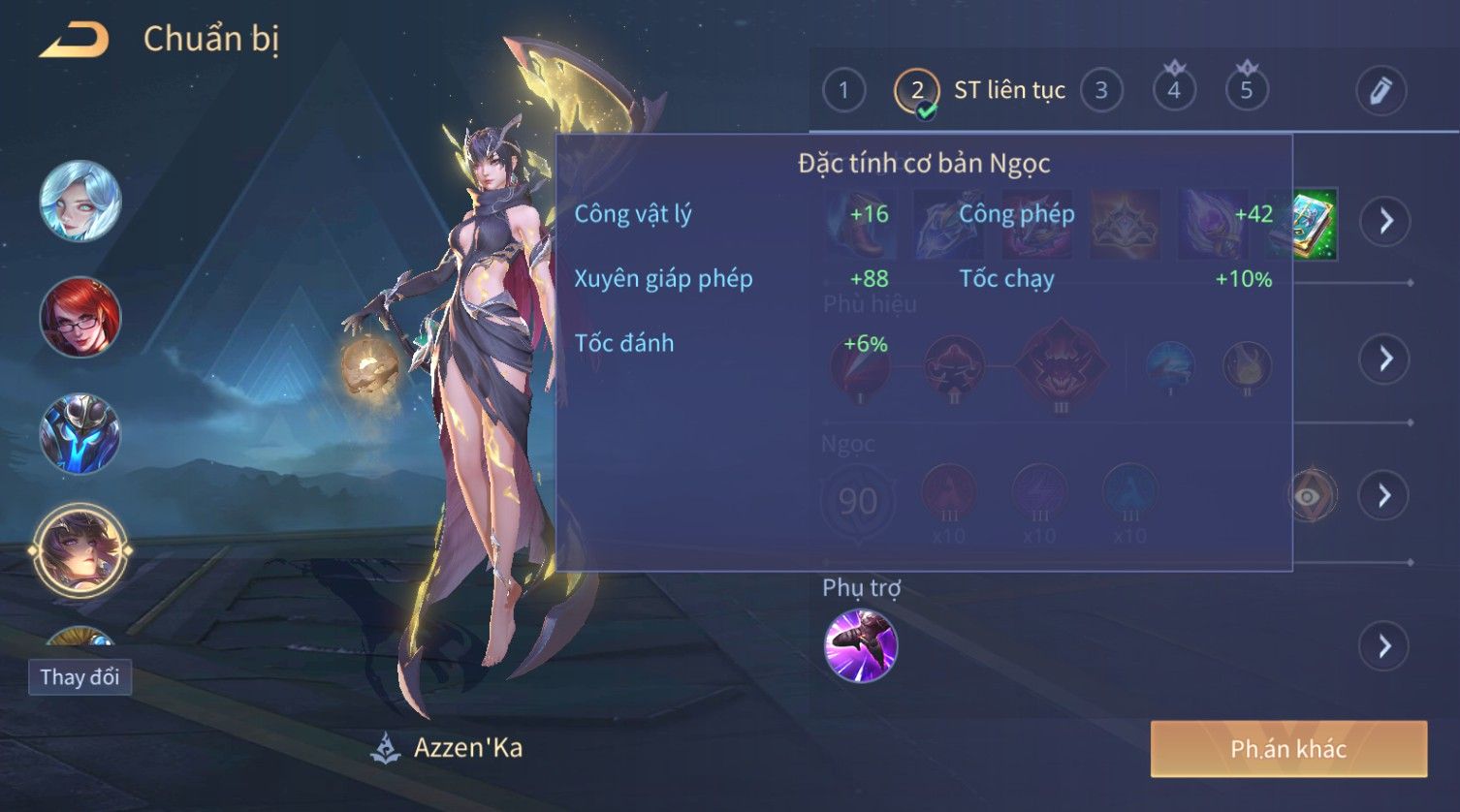Choose preset slot 4
1460x812 pixels.
click(x=1174, y=90)
